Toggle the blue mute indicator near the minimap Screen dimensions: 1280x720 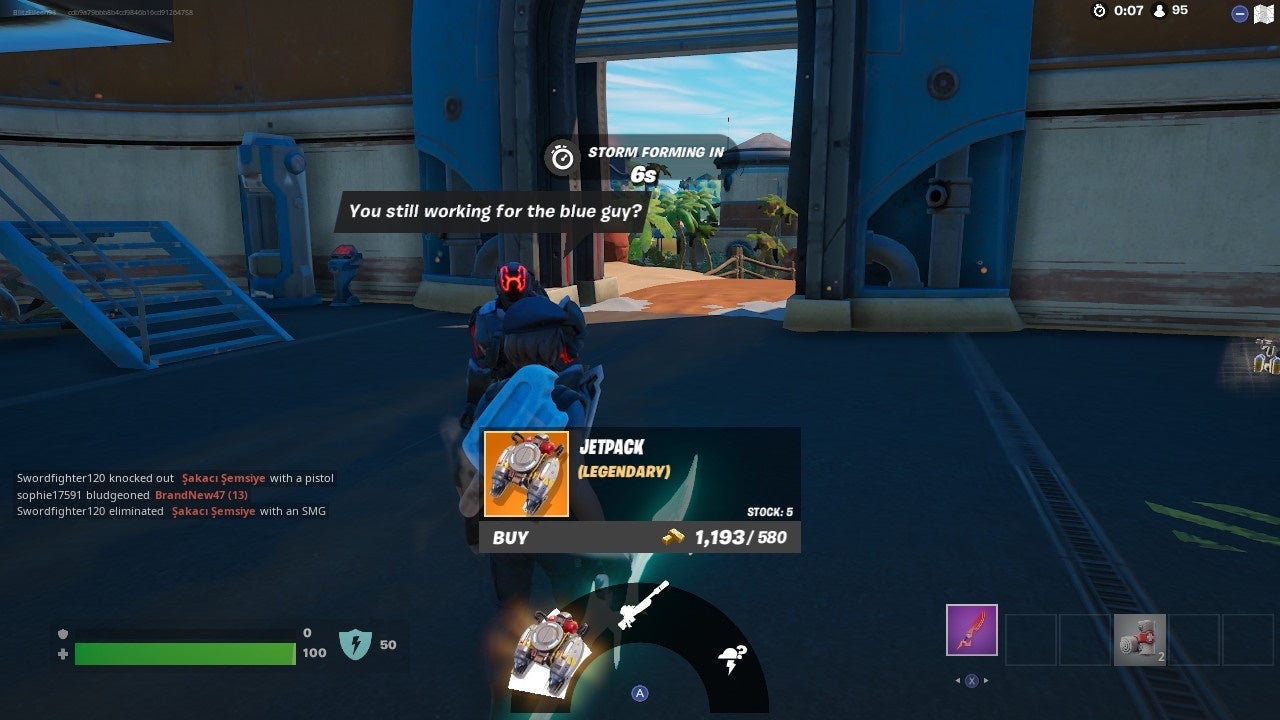pos(1240,14)
